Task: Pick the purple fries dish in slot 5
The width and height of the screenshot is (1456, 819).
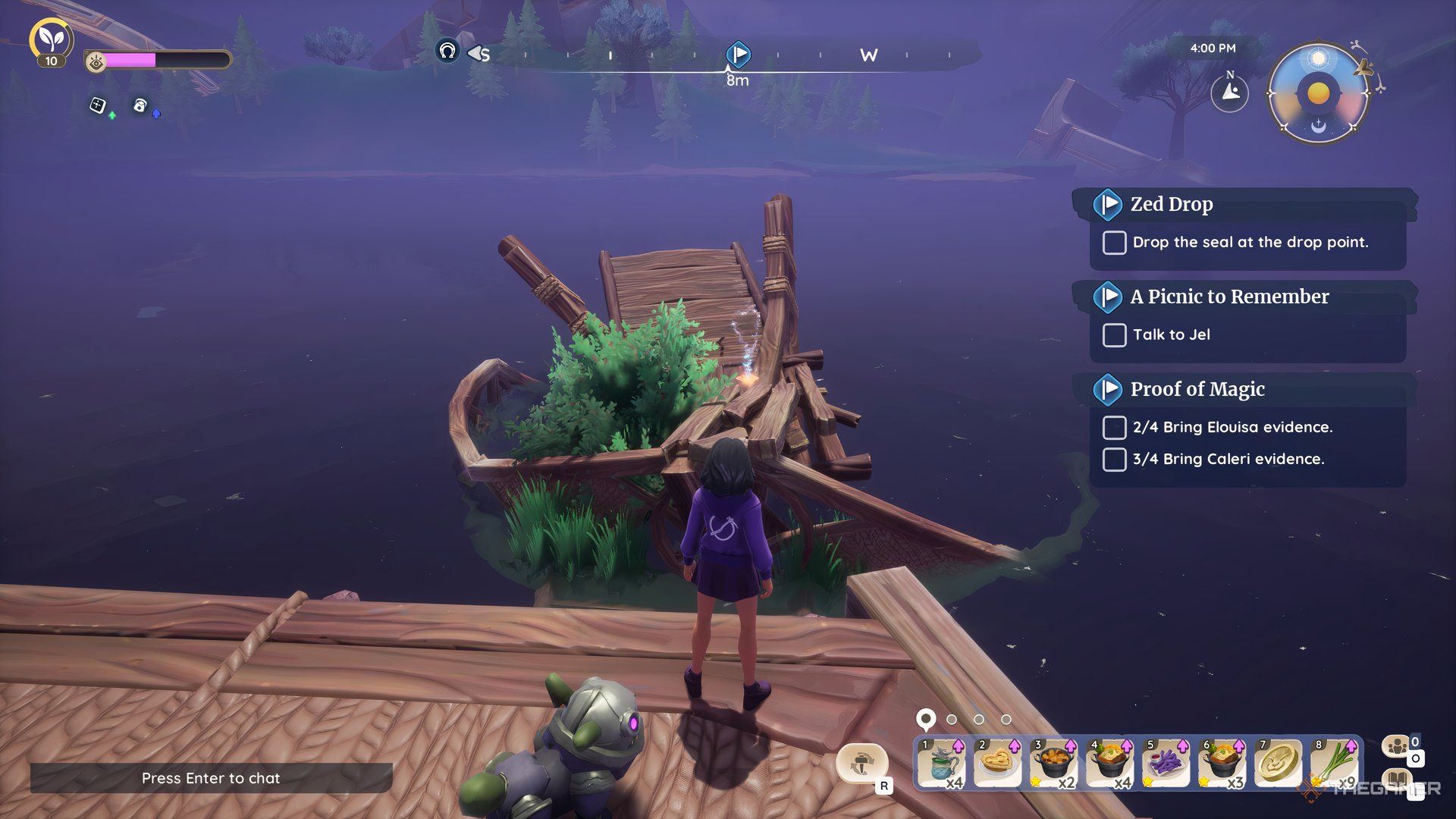Action: (1165, 763)
